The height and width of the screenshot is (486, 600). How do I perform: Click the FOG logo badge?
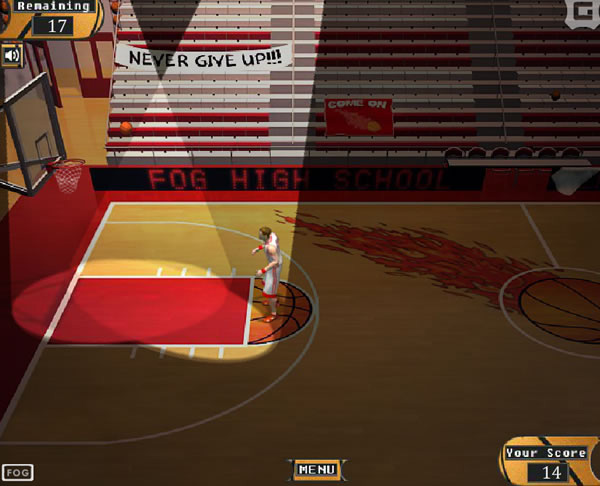(17, 472)
